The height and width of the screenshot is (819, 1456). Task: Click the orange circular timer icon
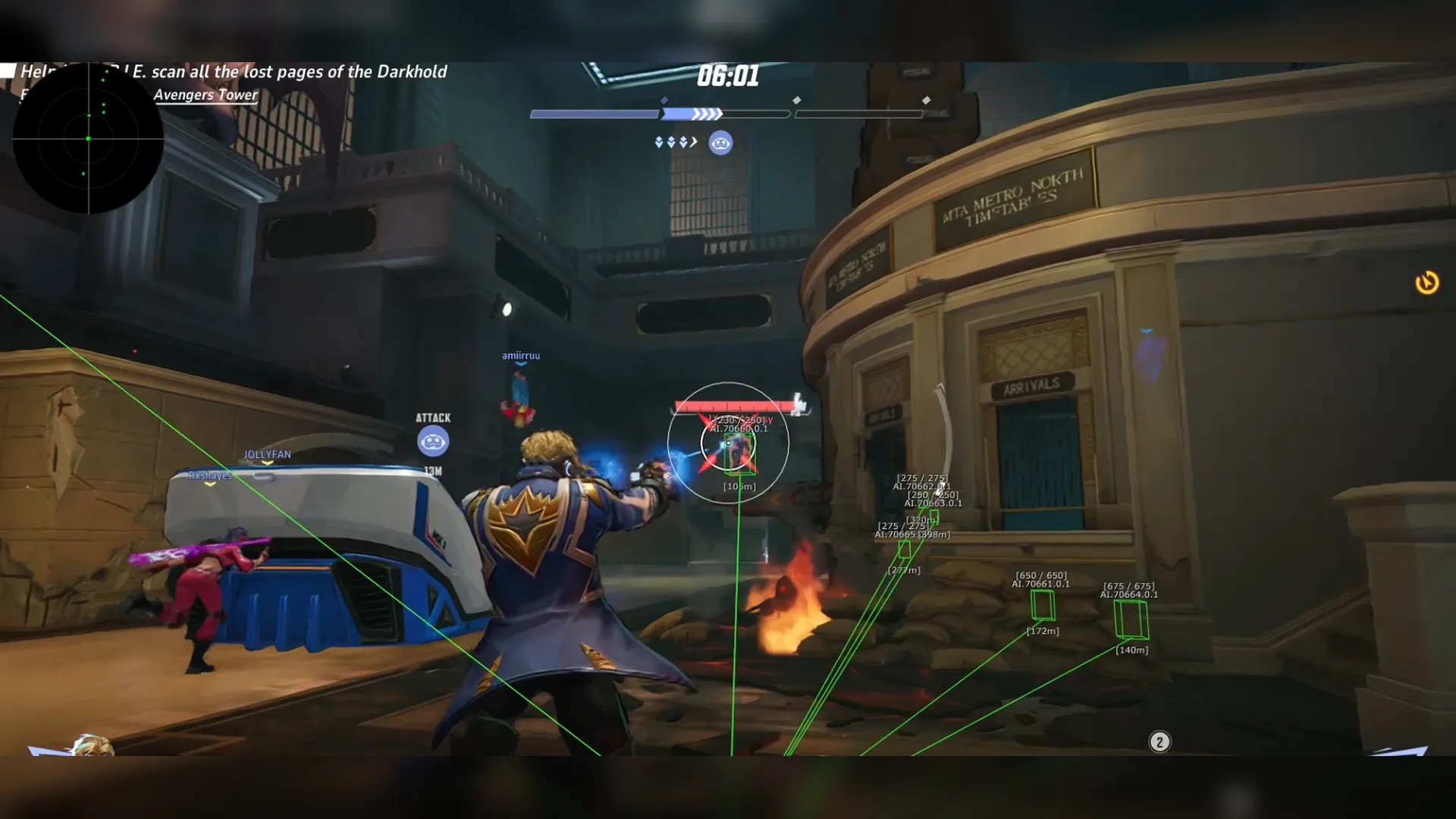tap(1427, 283)
